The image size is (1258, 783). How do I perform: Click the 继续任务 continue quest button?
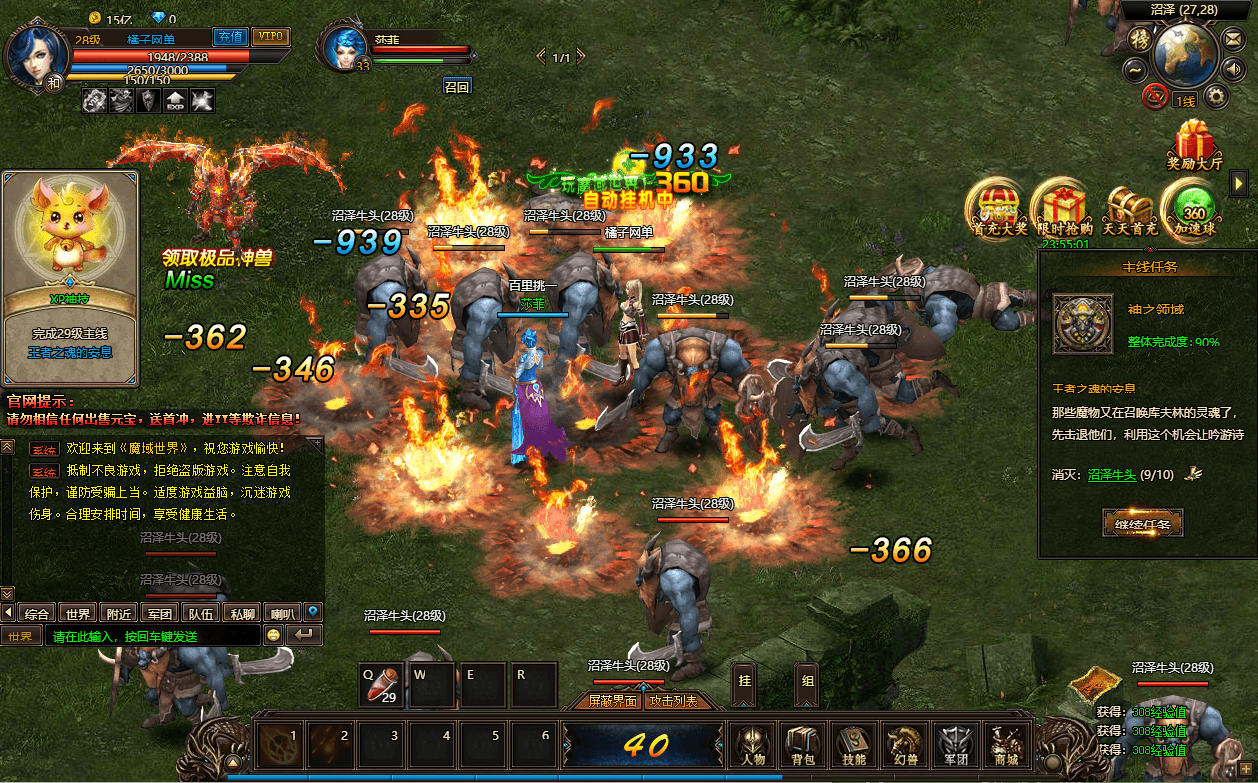[1142, 522]
